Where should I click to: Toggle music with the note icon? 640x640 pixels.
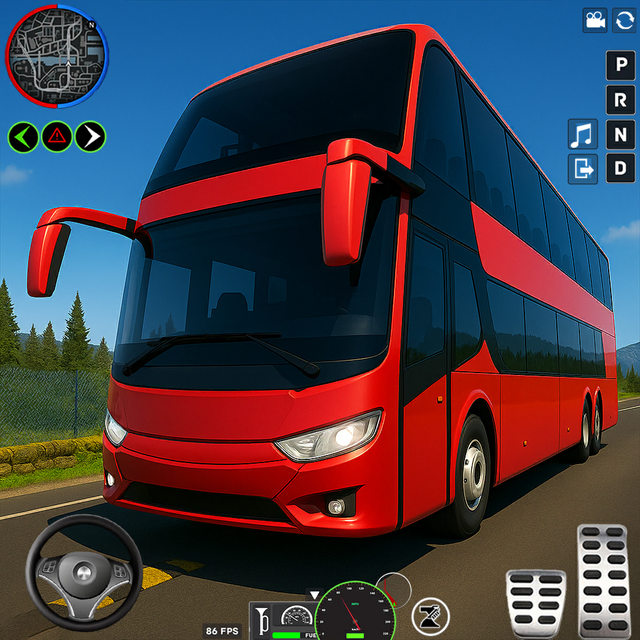582,133
